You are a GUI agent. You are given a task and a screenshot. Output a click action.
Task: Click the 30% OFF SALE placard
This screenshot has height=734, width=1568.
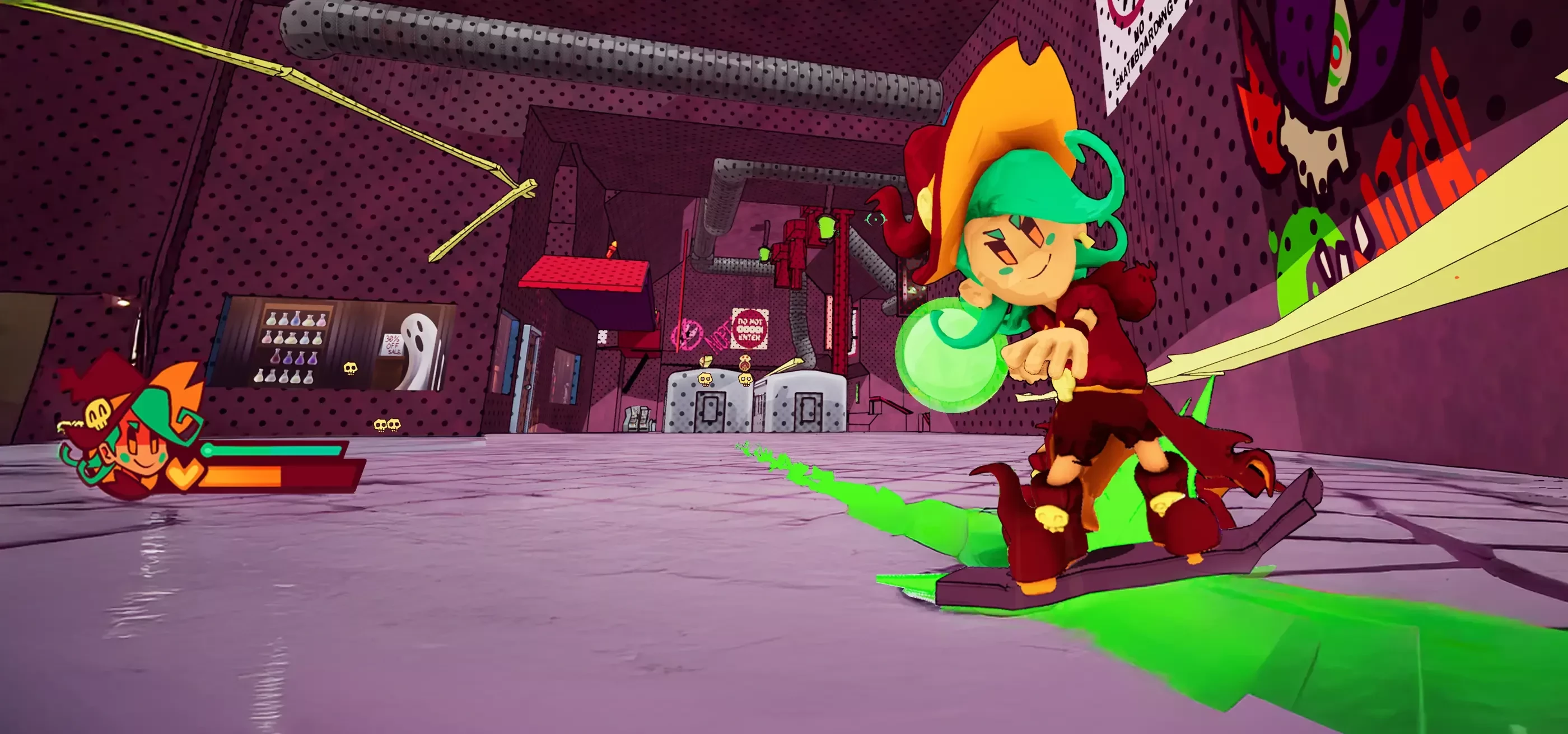click(x=392, y=345)
